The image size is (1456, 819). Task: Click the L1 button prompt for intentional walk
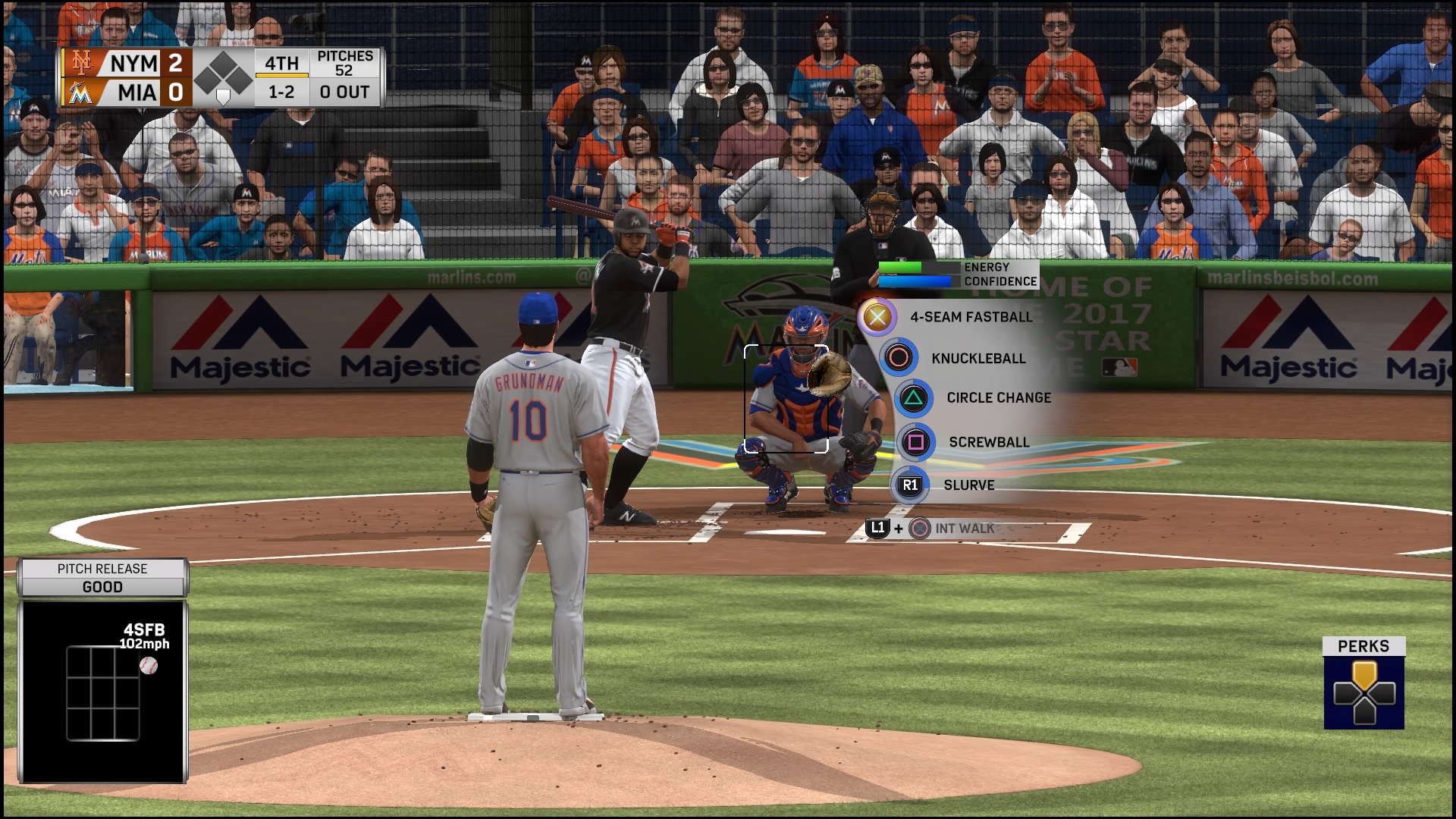(878, 529)
